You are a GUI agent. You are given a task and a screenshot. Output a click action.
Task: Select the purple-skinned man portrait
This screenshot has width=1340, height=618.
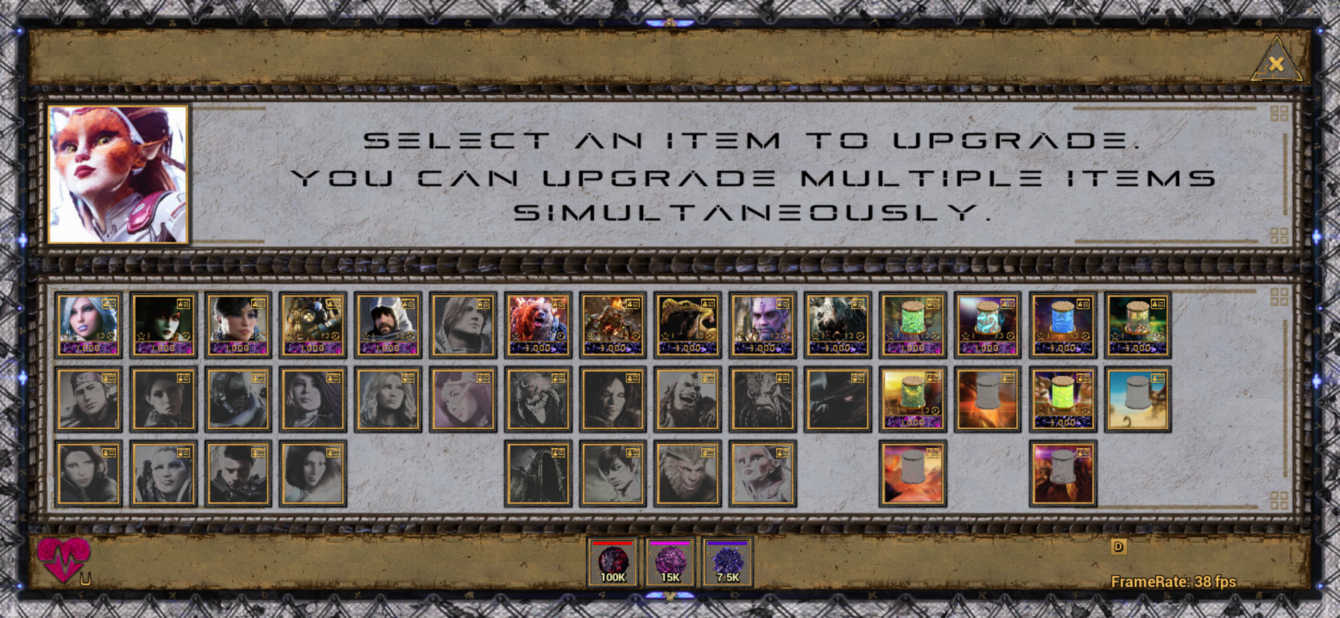[x=763, y=324]
